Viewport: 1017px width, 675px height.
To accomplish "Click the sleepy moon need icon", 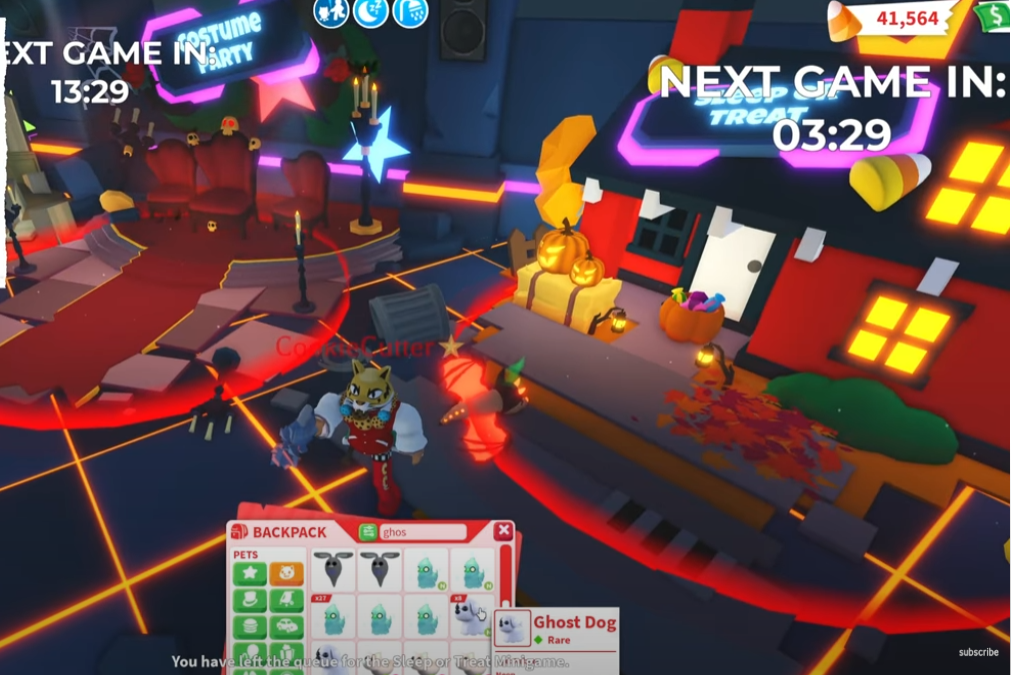I will click(370, 13).
